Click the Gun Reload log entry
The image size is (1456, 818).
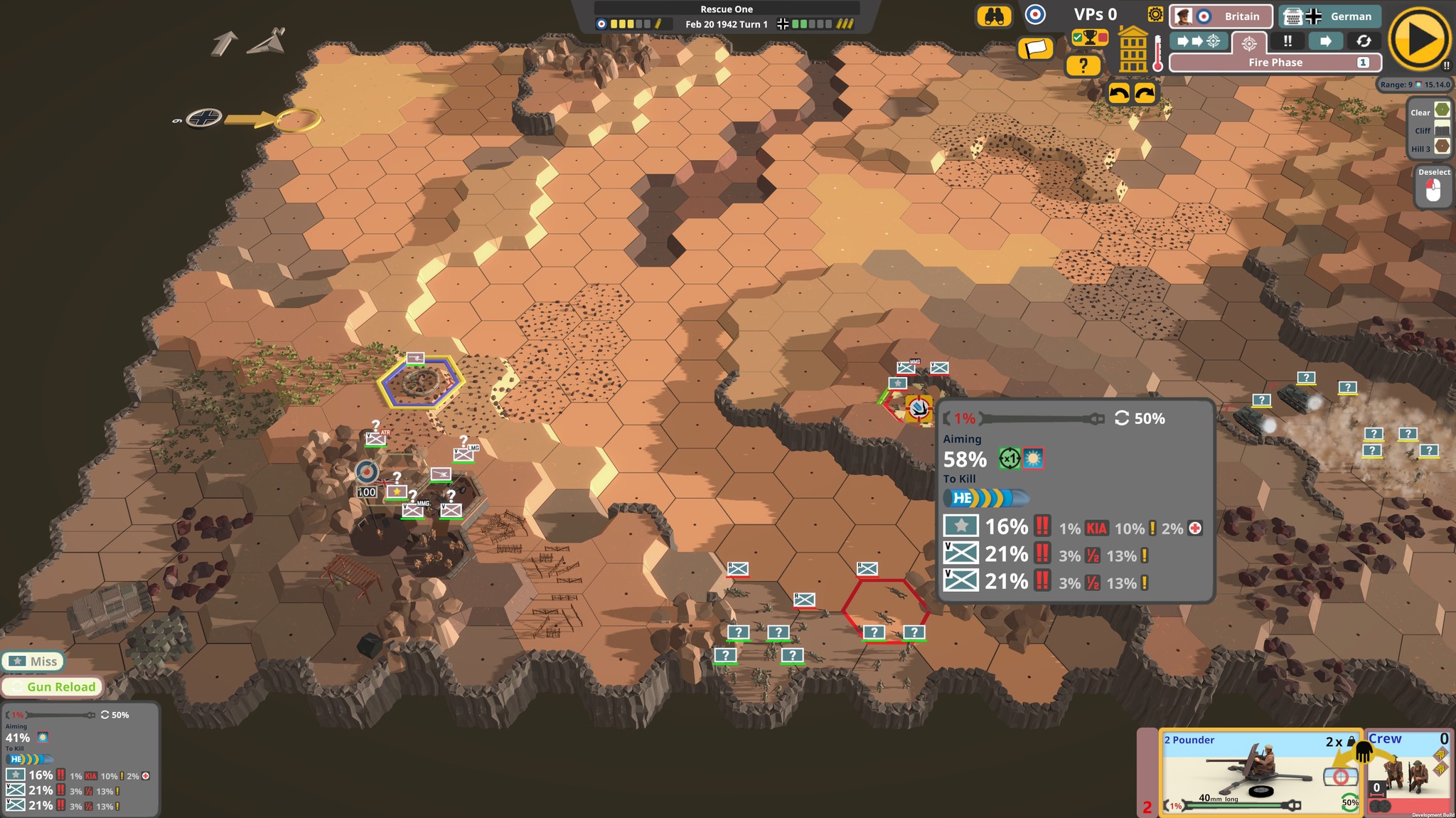click(x=53, y=686)
